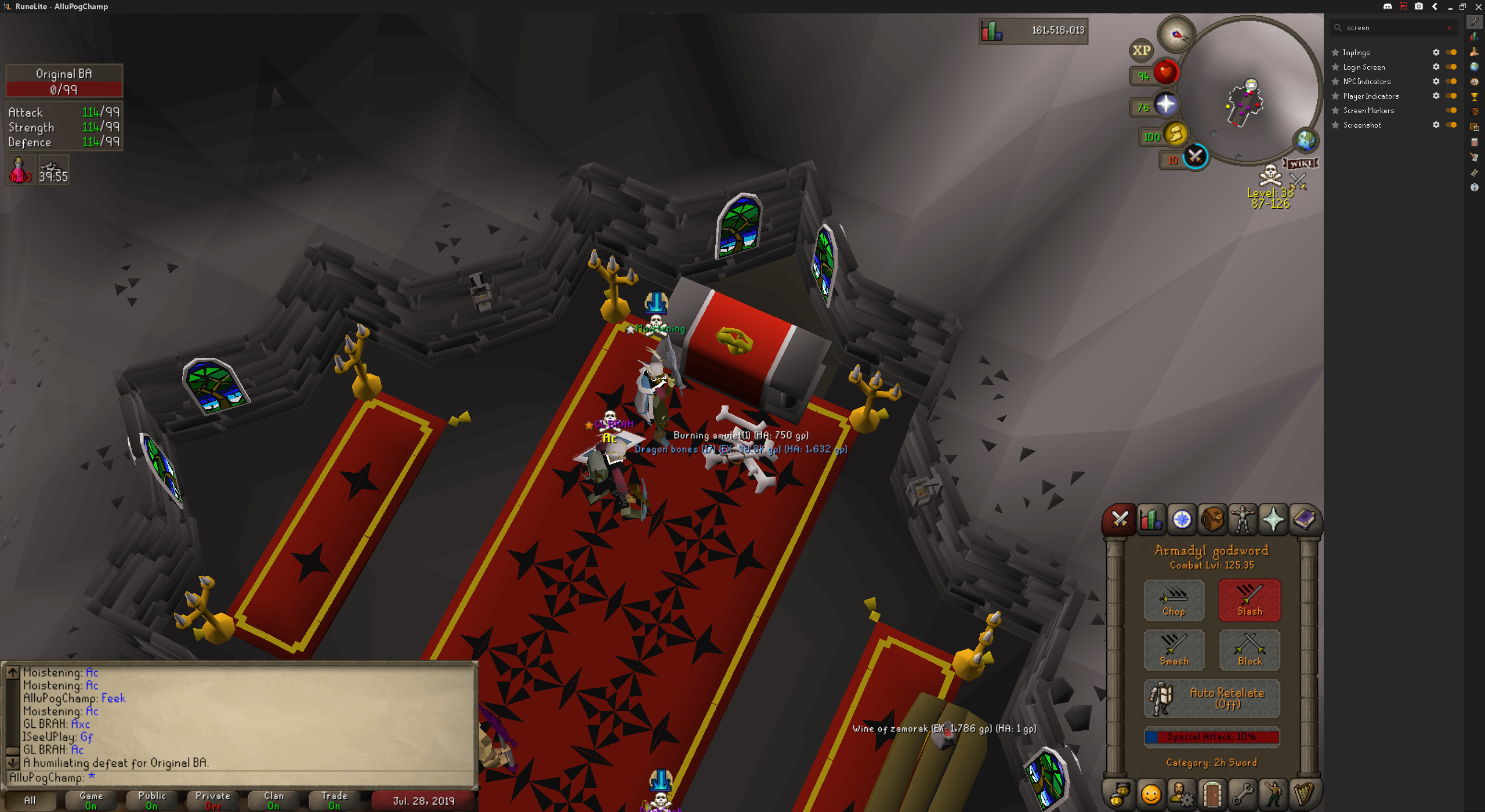Screen dimensions: 1485x812
Task: Open the music harp tab
Action: pyautogui.click(x=1304, y=794)
